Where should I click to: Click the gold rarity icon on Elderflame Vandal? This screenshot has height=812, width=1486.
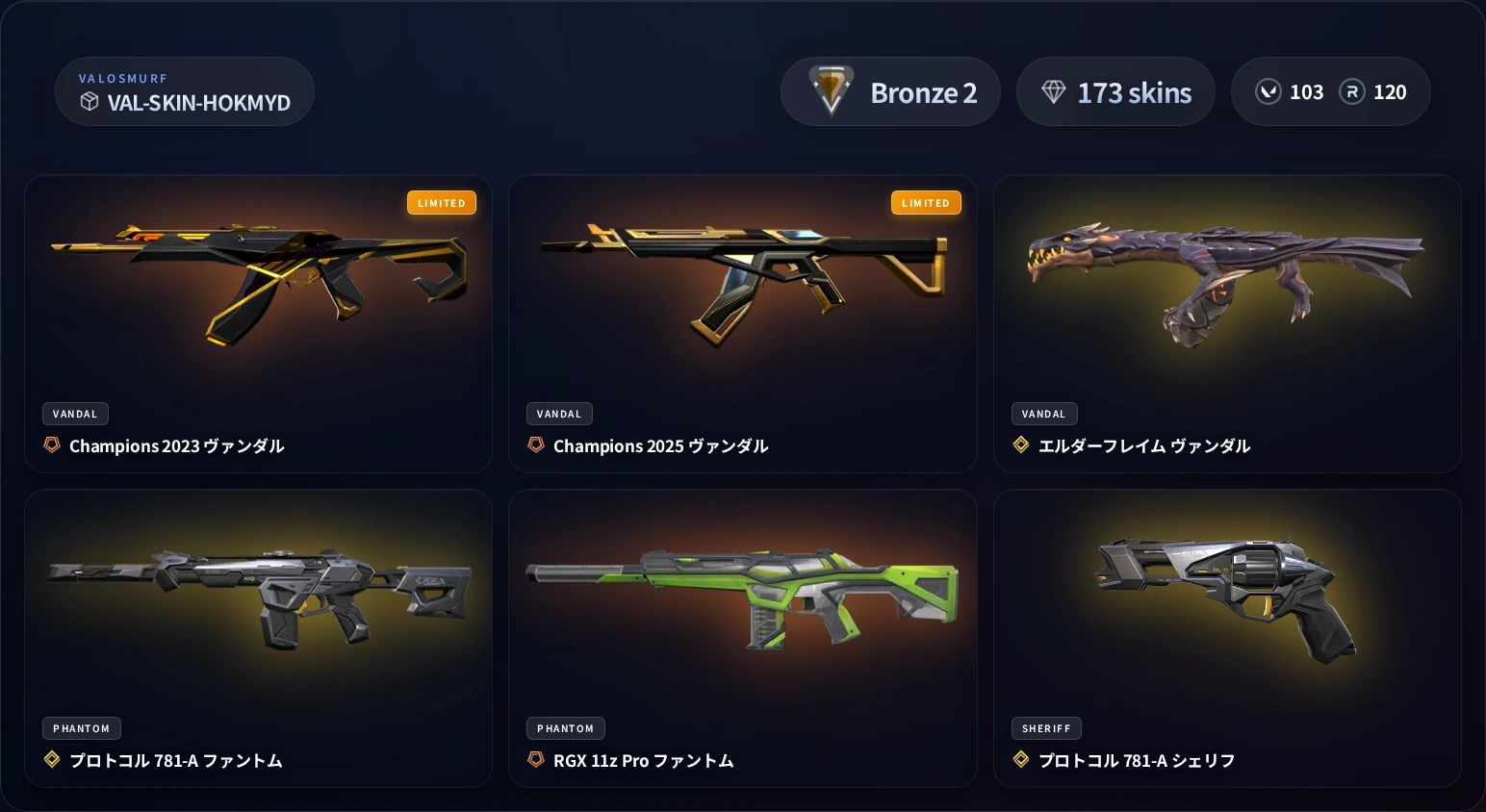pyautogui.click(x=1021, y=444)
